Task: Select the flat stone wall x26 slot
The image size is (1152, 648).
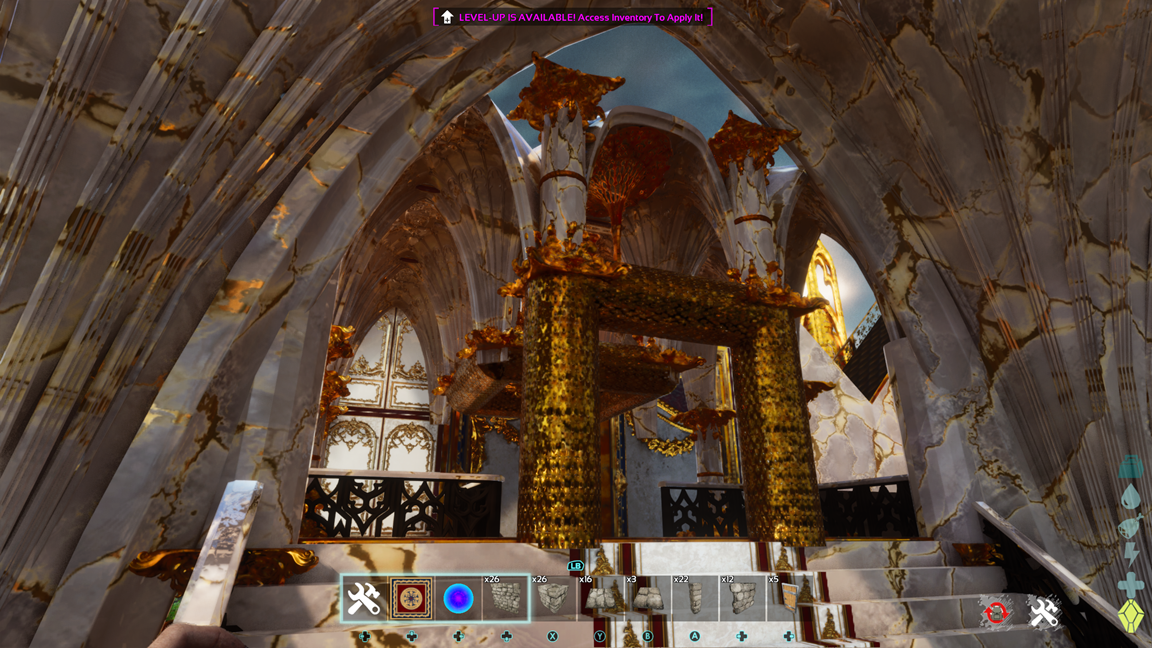Action: click(506, 599)
